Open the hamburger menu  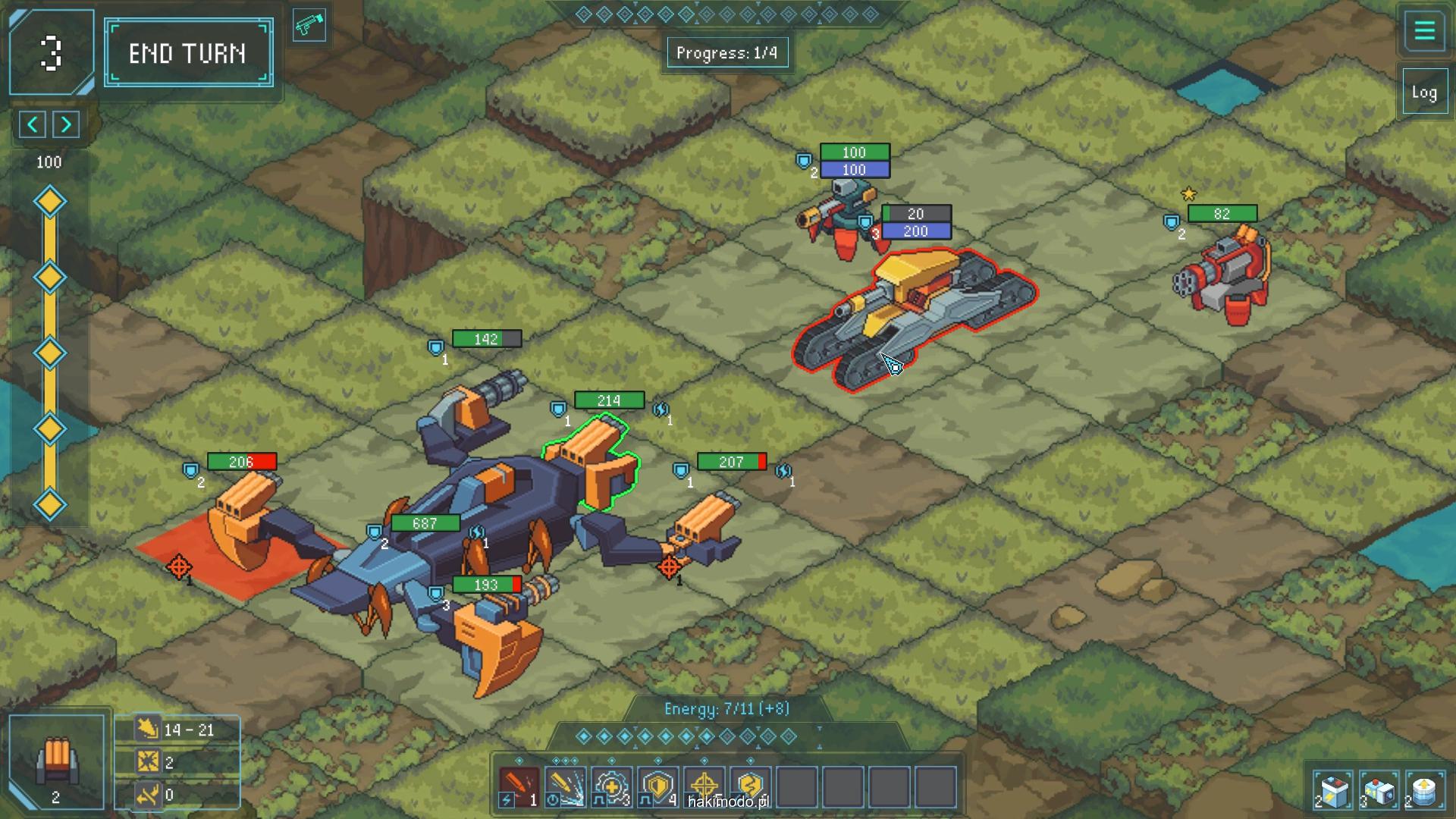click(1423, 31)
